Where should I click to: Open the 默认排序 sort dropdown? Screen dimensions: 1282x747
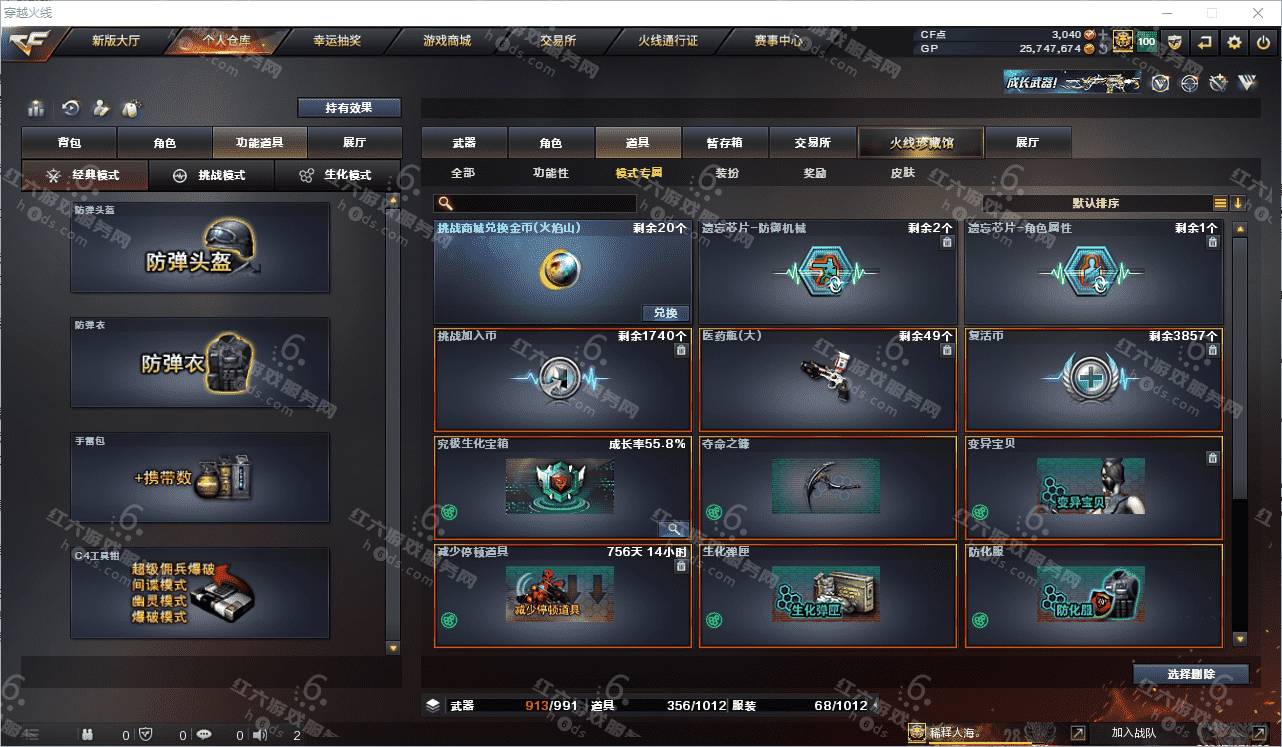[1096, 203]
